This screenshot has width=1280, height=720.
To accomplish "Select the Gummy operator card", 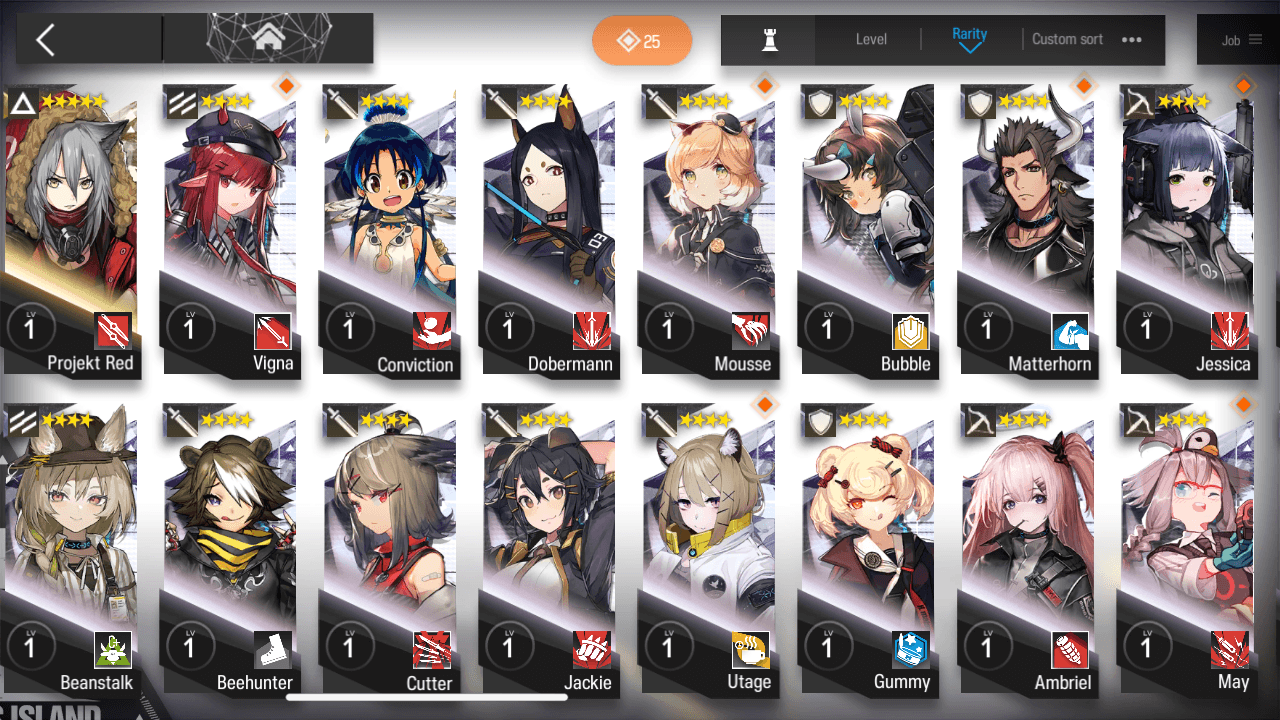I will 867,550.
